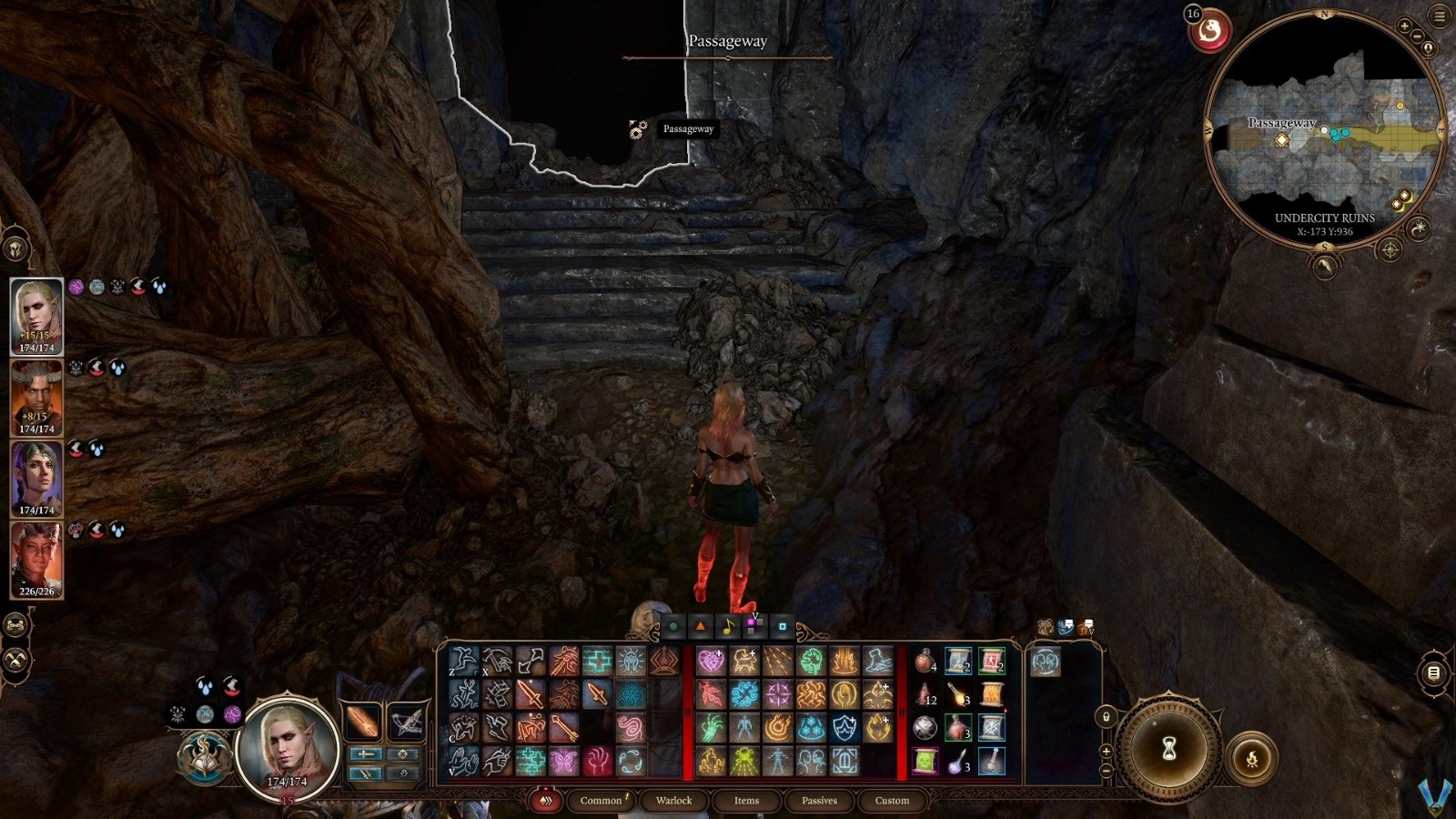Screen dimensions: 1456x819
Task: Switch to the Items tab
Action: click(x=745, y=801)
